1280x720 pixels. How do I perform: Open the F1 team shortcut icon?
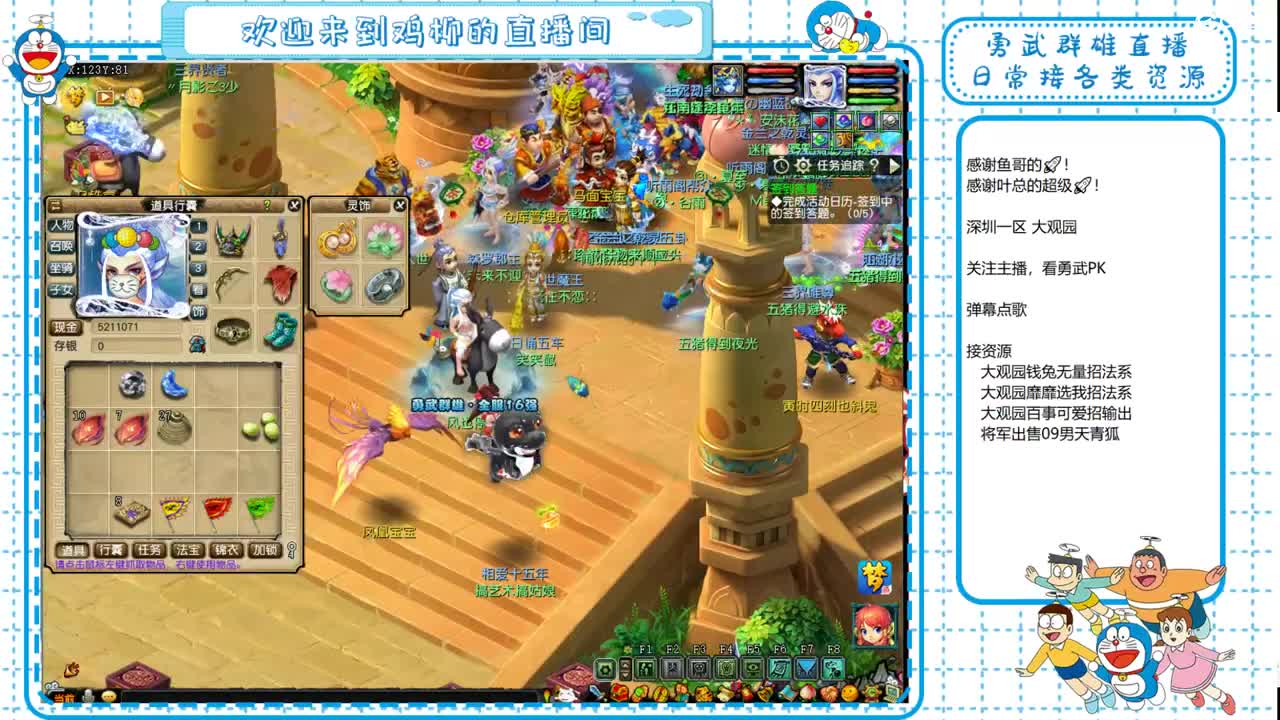coord(645,668)
